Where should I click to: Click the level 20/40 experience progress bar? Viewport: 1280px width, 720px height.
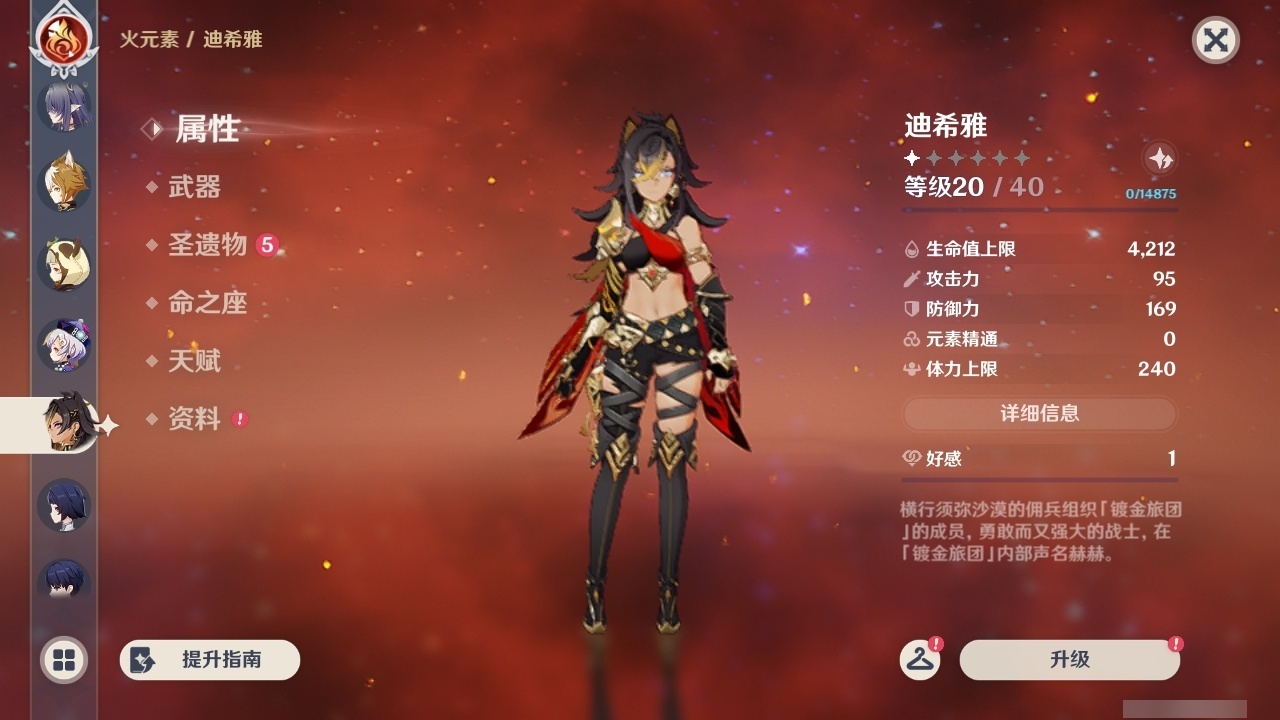[x=1040, y=207]
